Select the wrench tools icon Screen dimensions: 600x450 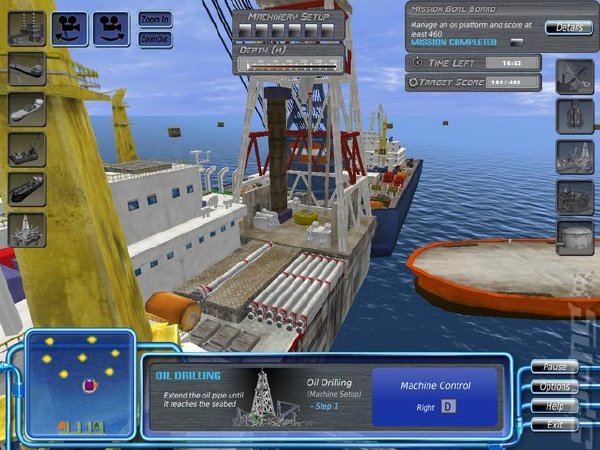tap(575, 76)
